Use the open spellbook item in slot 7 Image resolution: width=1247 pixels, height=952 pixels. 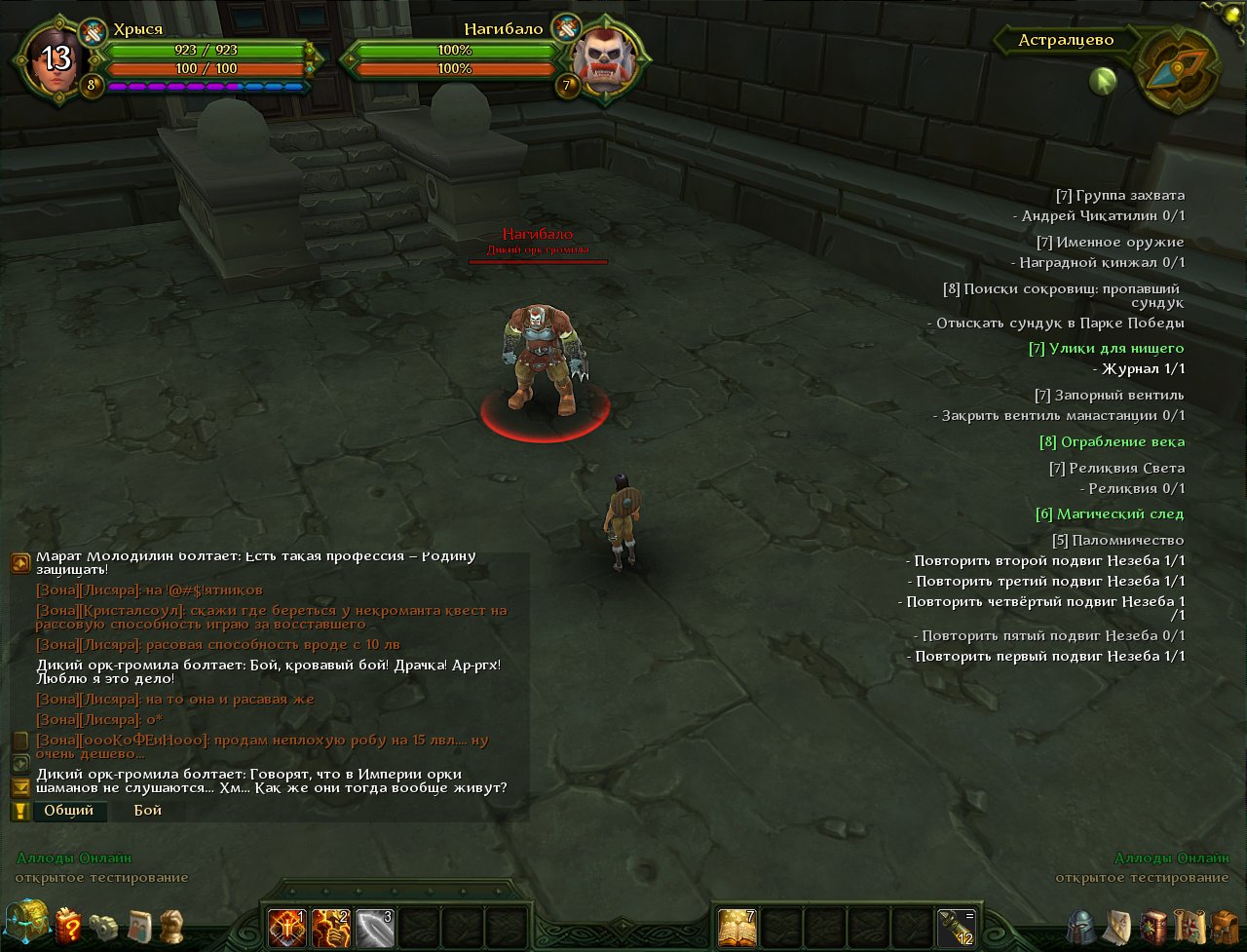pos(737,927)
